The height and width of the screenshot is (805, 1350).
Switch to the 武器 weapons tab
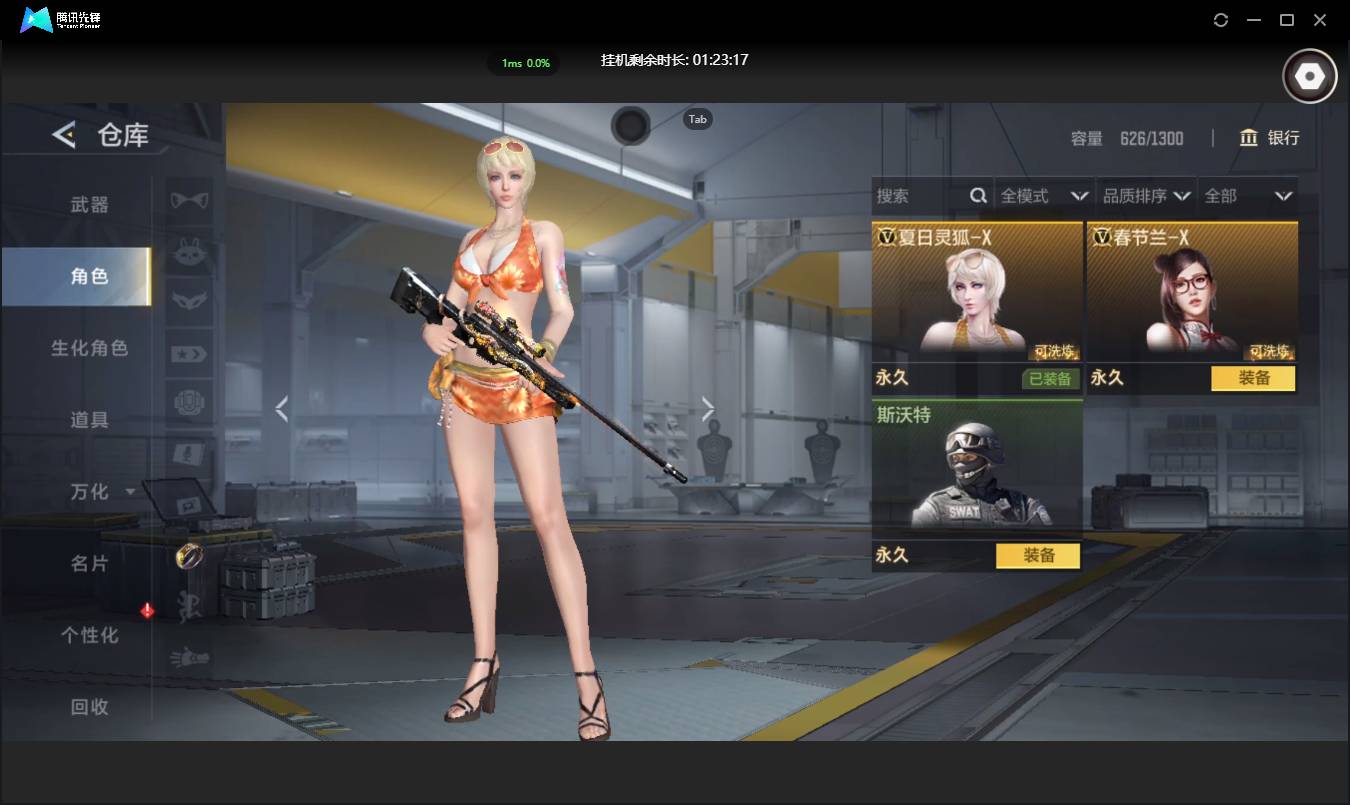click(89, 205)
